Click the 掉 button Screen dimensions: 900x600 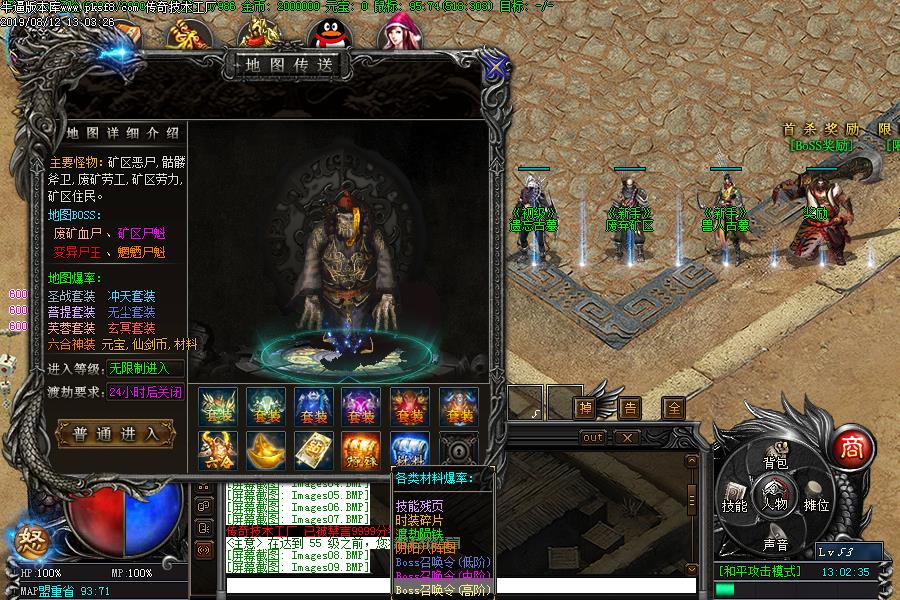[x=585, y=407]
